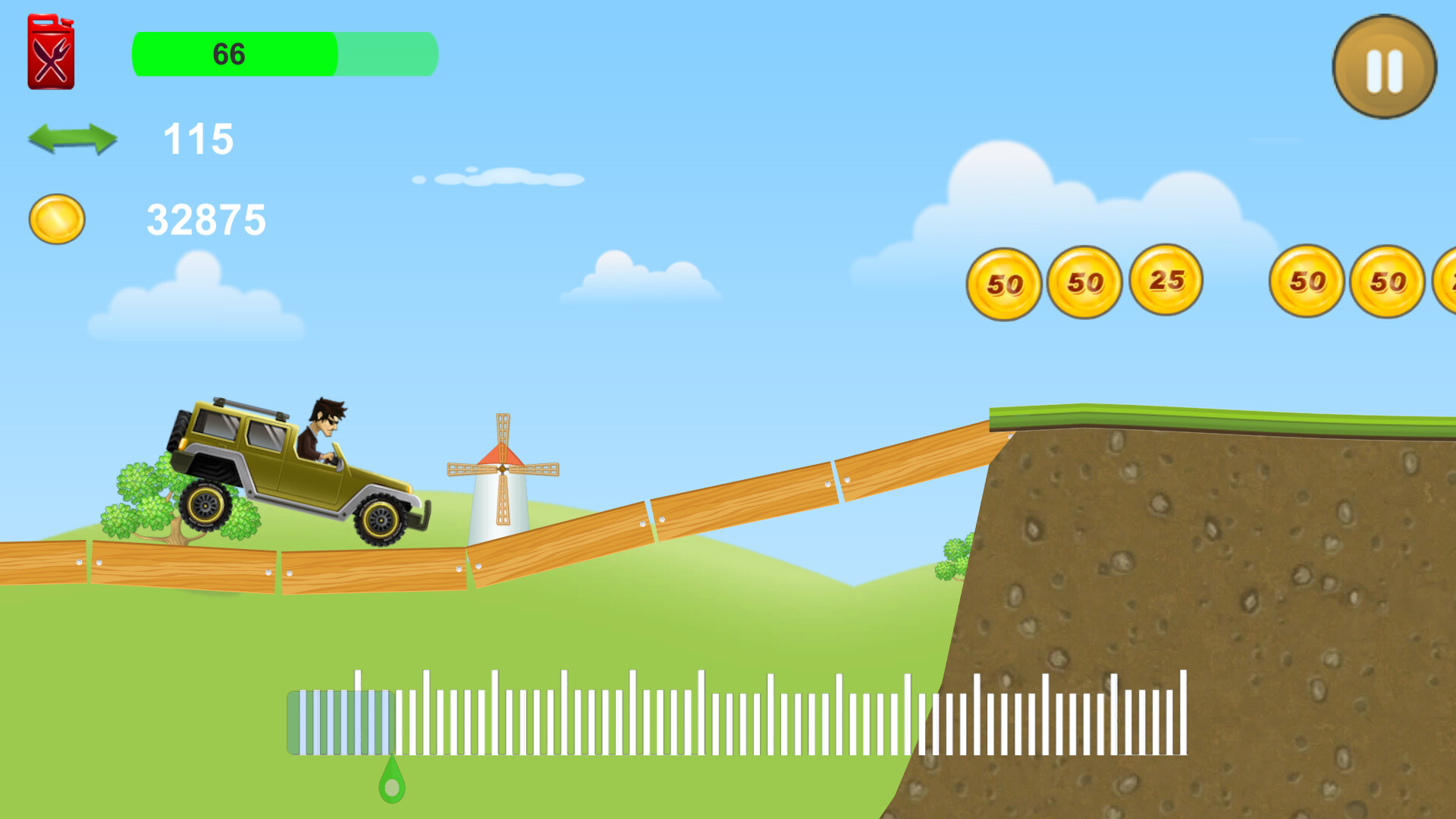Screen dimensions: 1456x819
Task: Collect the rightmost visible 50 coin
Action: (1389, 282)
